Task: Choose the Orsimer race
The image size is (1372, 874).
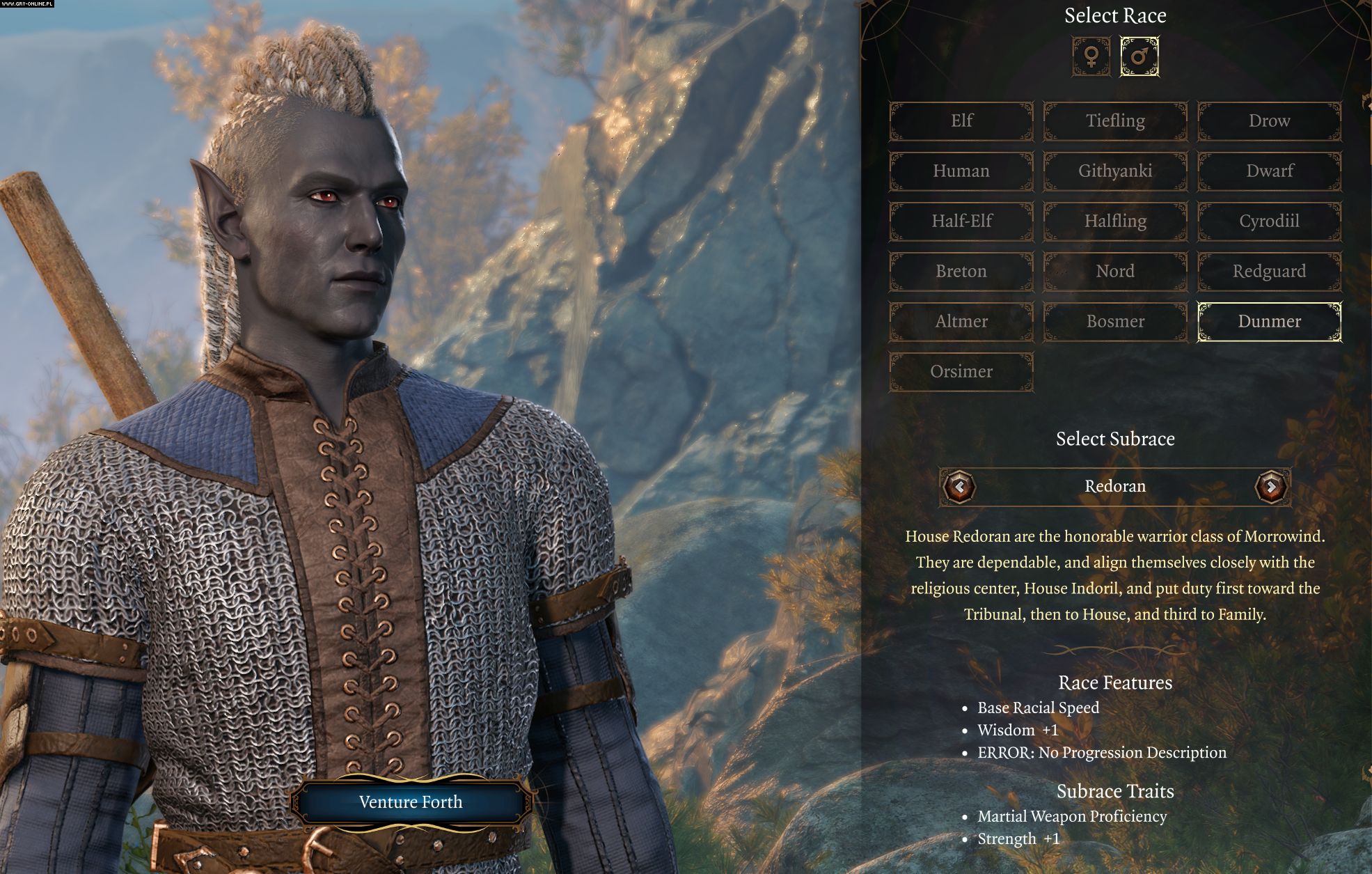Action: point(961,372)
